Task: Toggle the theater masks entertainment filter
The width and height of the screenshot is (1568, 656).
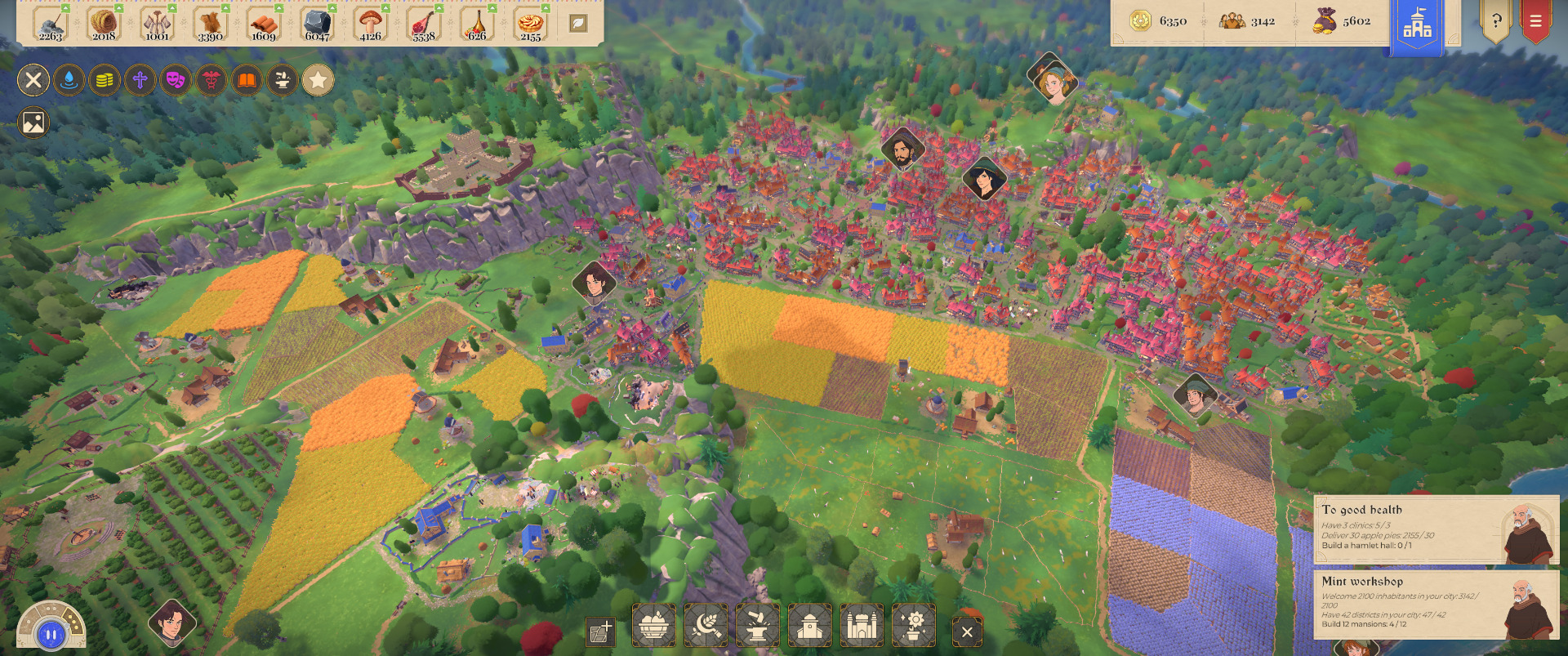Action: (176, 80)
